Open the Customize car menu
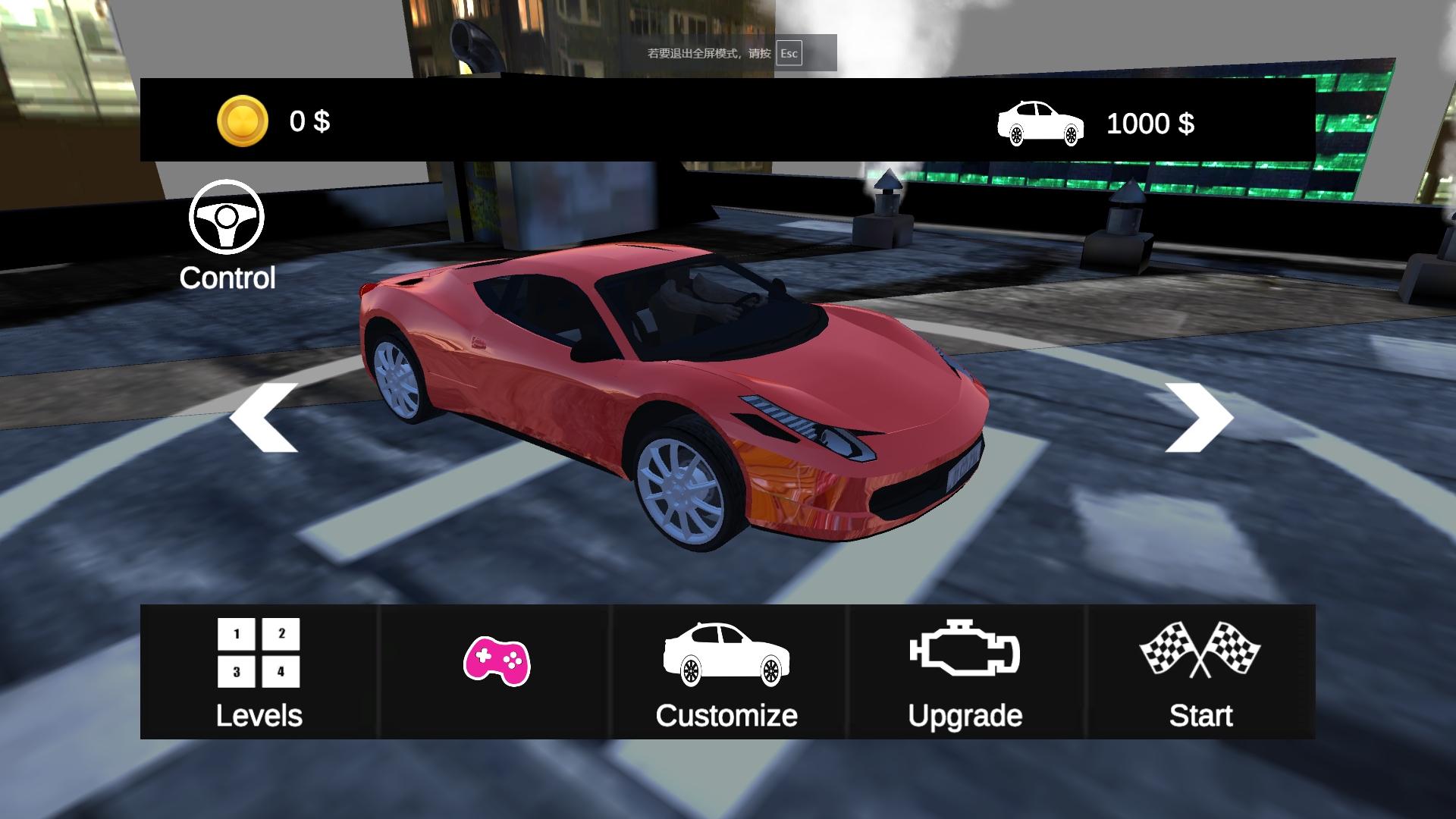Image resolution: width=1456 pixels, height=819 pixels. [726, 672]
